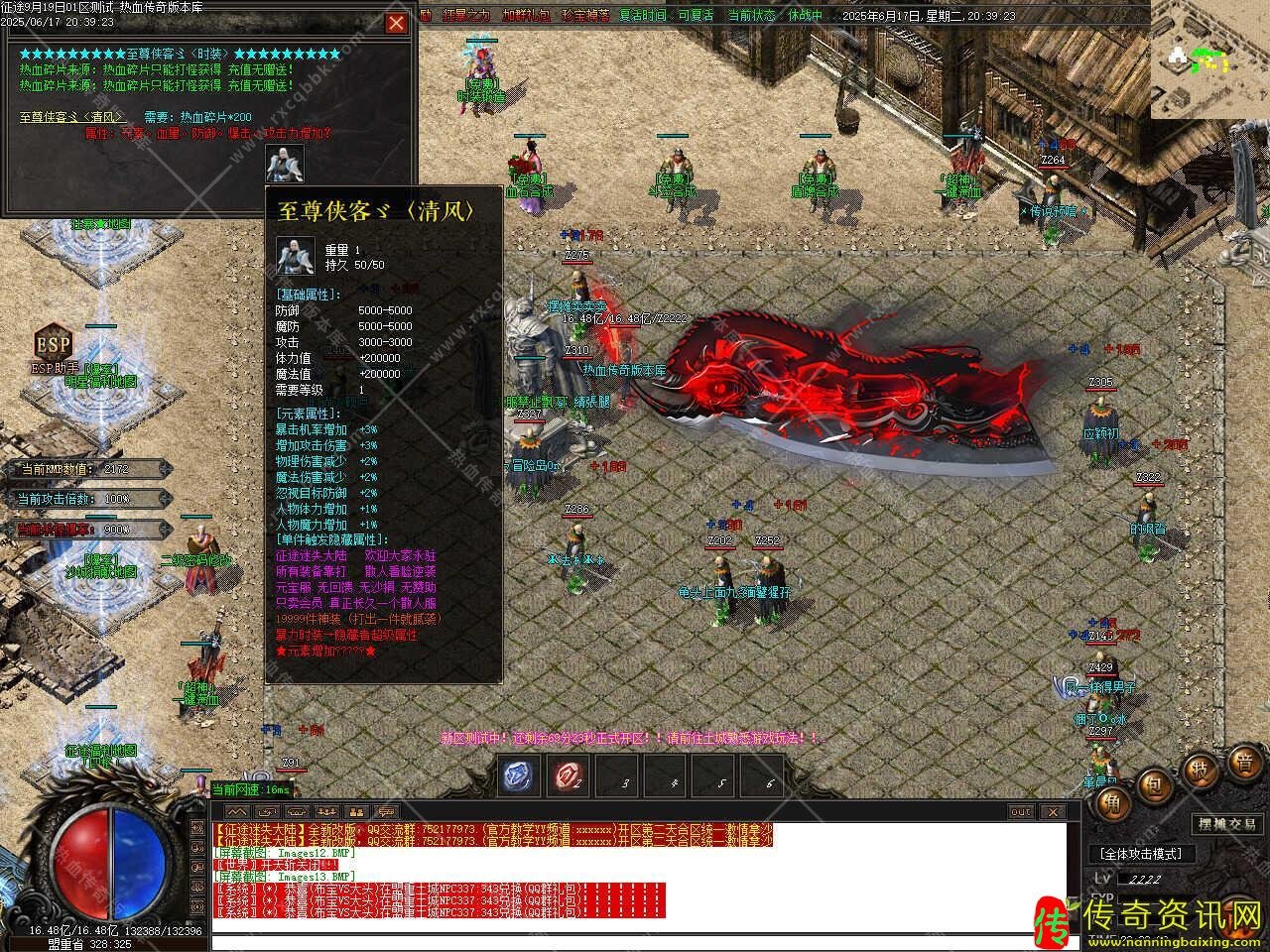Use the blue gem hotbar slot
This screenshot has height=952, width=1270.
[520, 775]
